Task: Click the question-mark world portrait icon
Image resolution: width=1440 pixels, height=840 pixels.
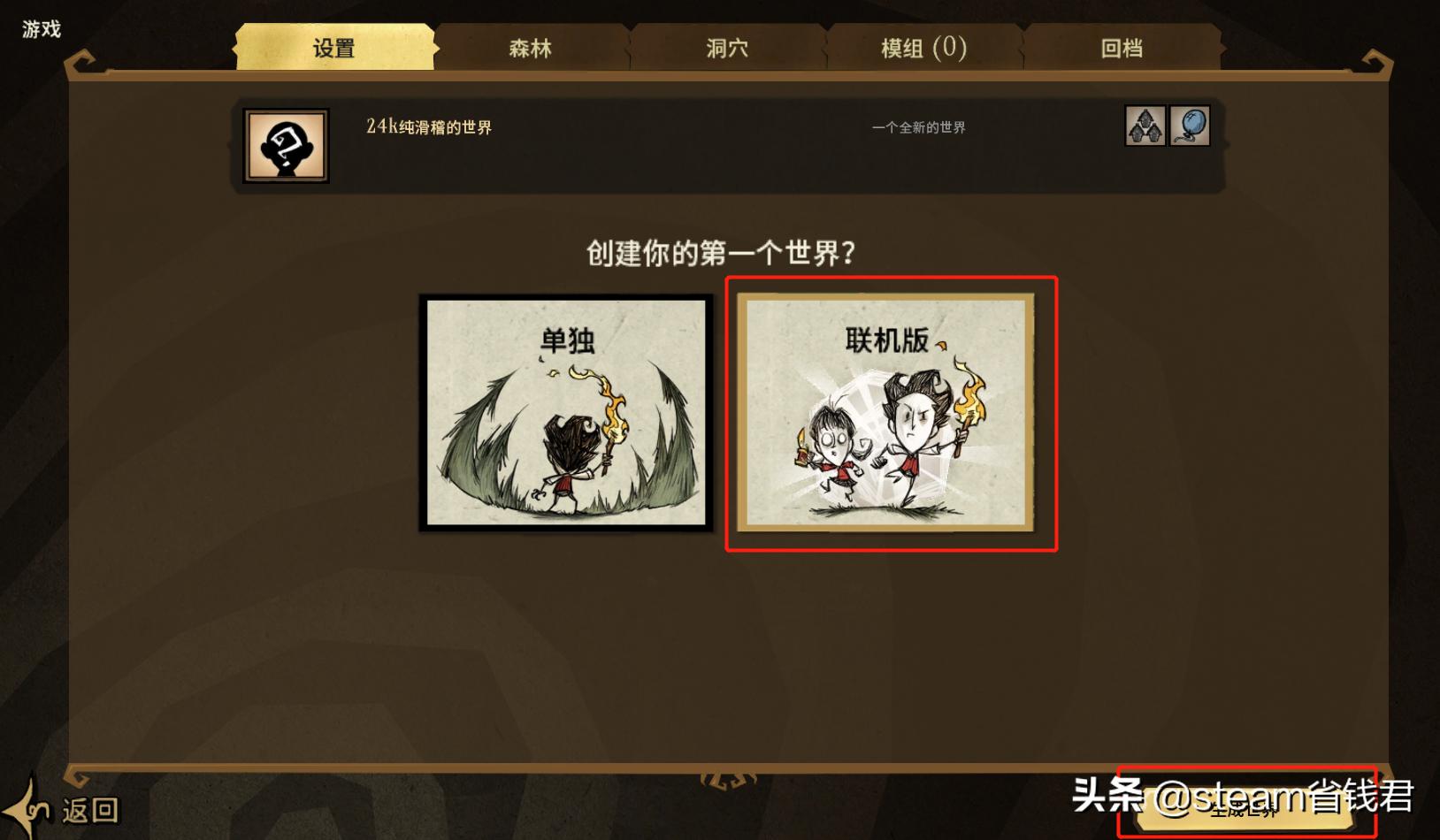Action: (286, 145)
